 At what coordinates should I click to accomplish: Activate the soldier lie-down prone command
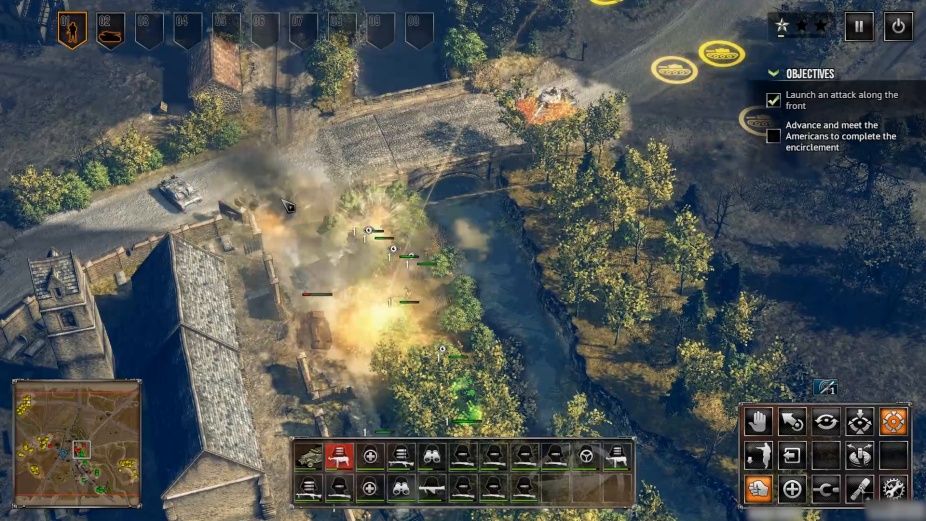click(x=758, y=455)
